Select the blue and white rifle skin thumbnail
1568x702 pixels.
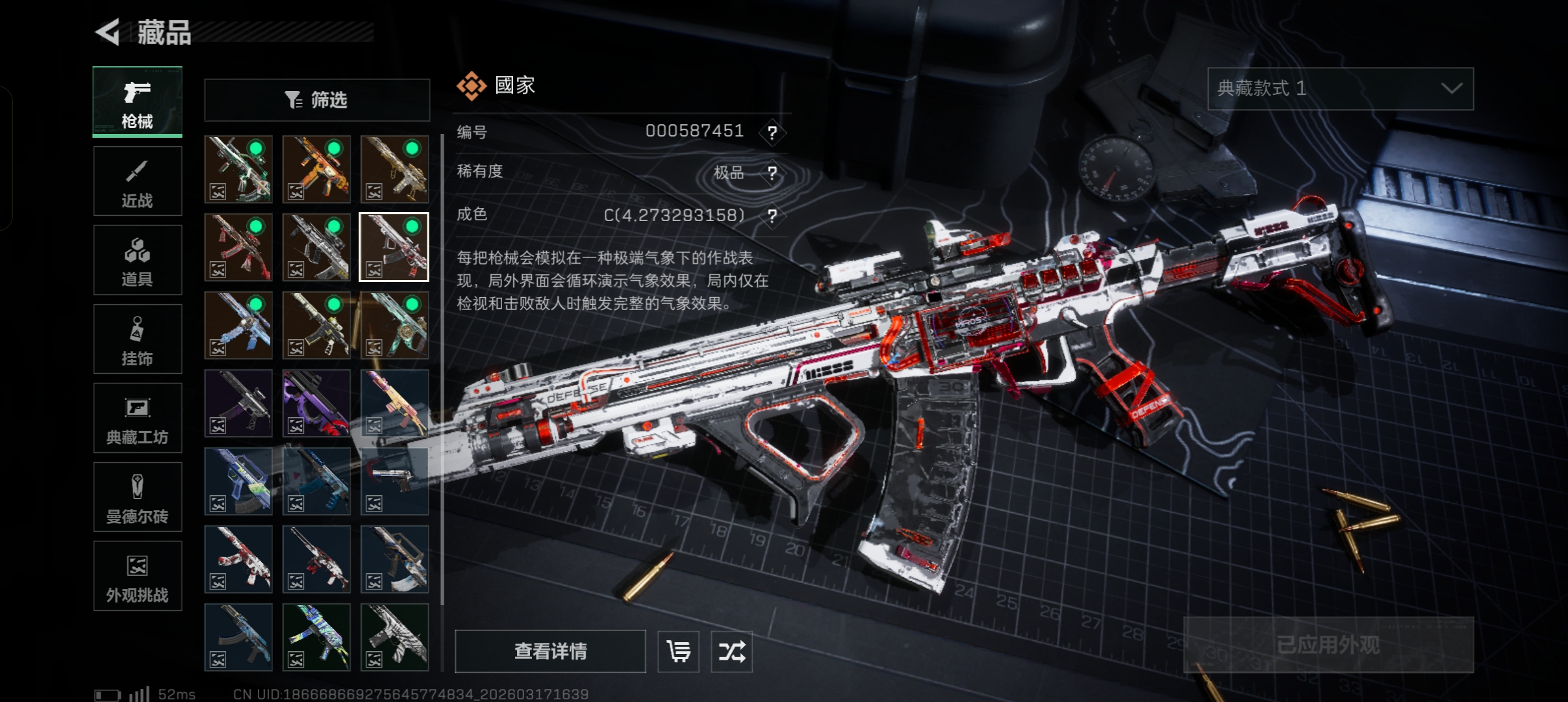point(238,325)
